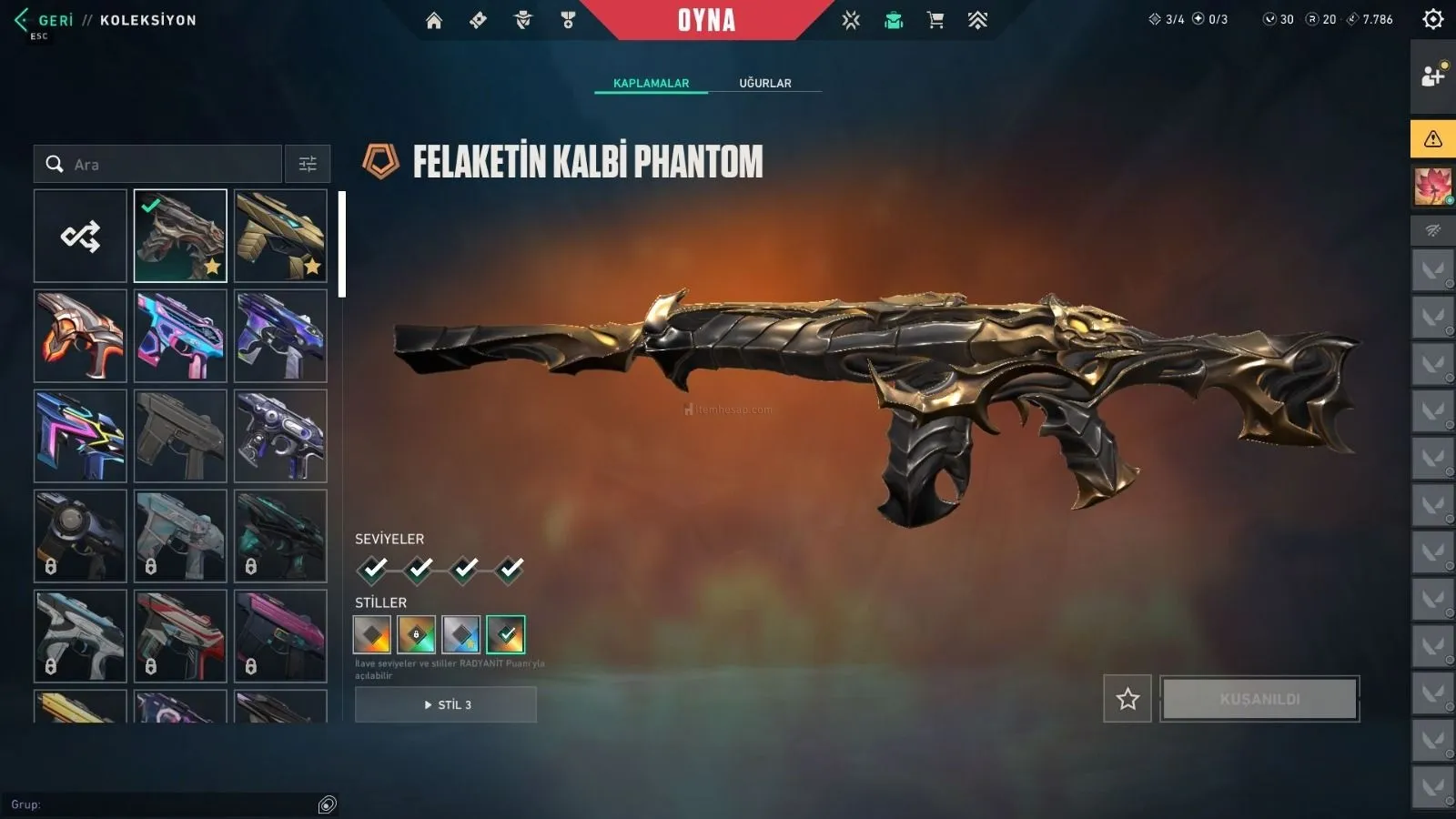Toggle the favorite star button
Image resolution: width=1456 pixels, height=819 pixels.
click(1127, 699)
